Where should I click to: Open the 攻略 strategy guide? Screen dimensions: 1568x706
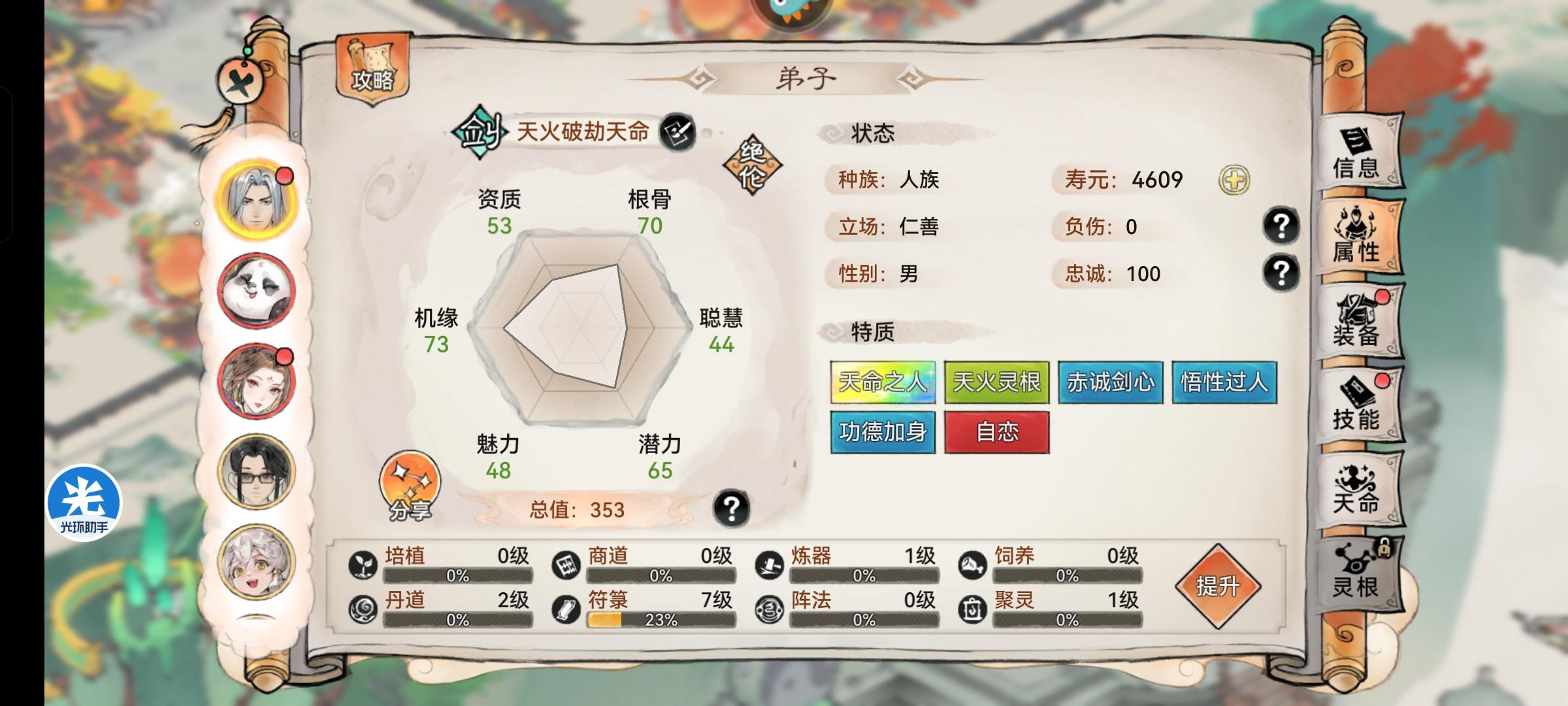(371, 69)
